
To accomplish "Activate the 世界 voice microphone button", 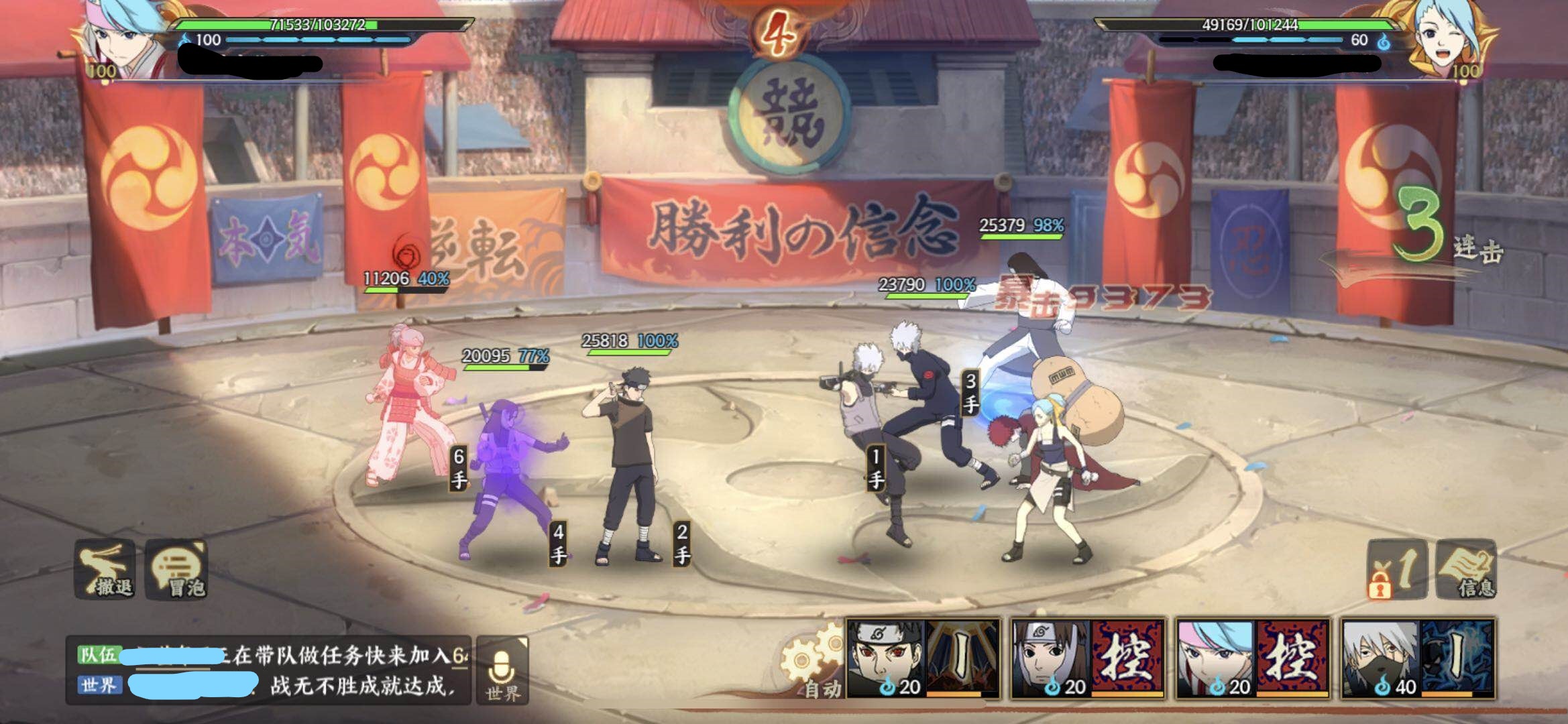I will click(502, 672).
